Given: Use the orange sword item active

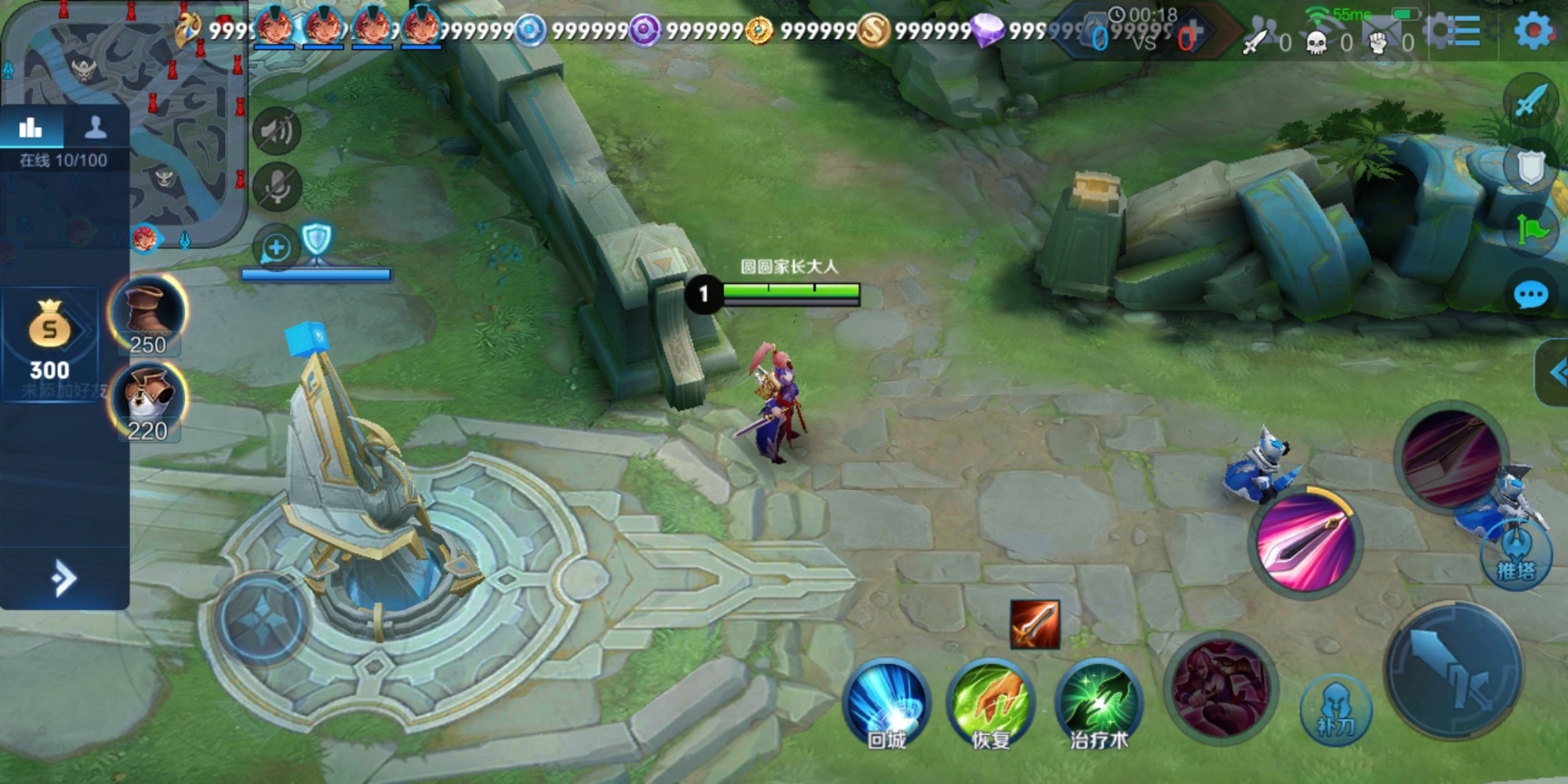Looking at the screenshot, I should (1035, 625).
